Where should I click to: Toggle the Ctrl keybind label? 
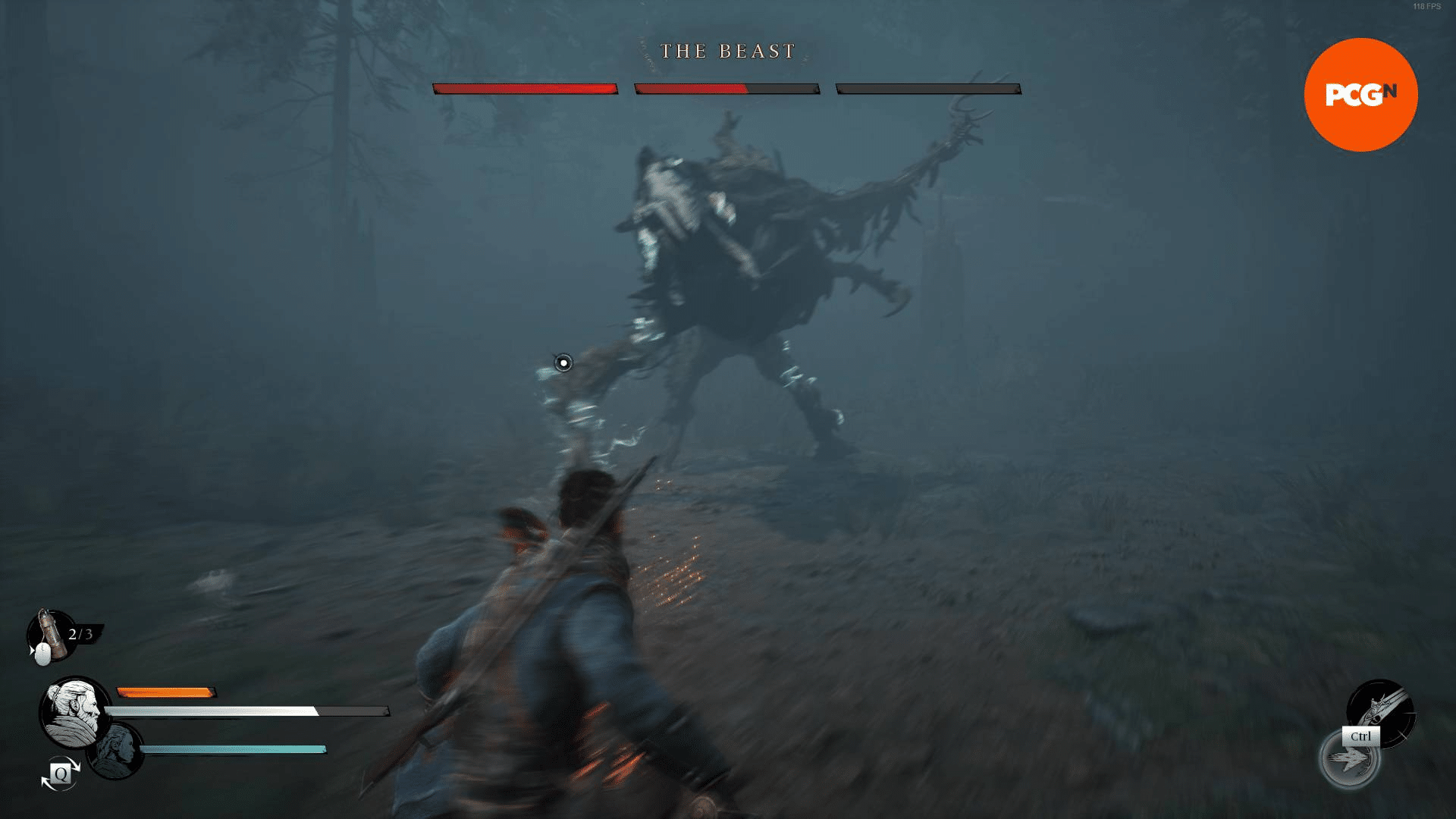(x=1361, y=736)
